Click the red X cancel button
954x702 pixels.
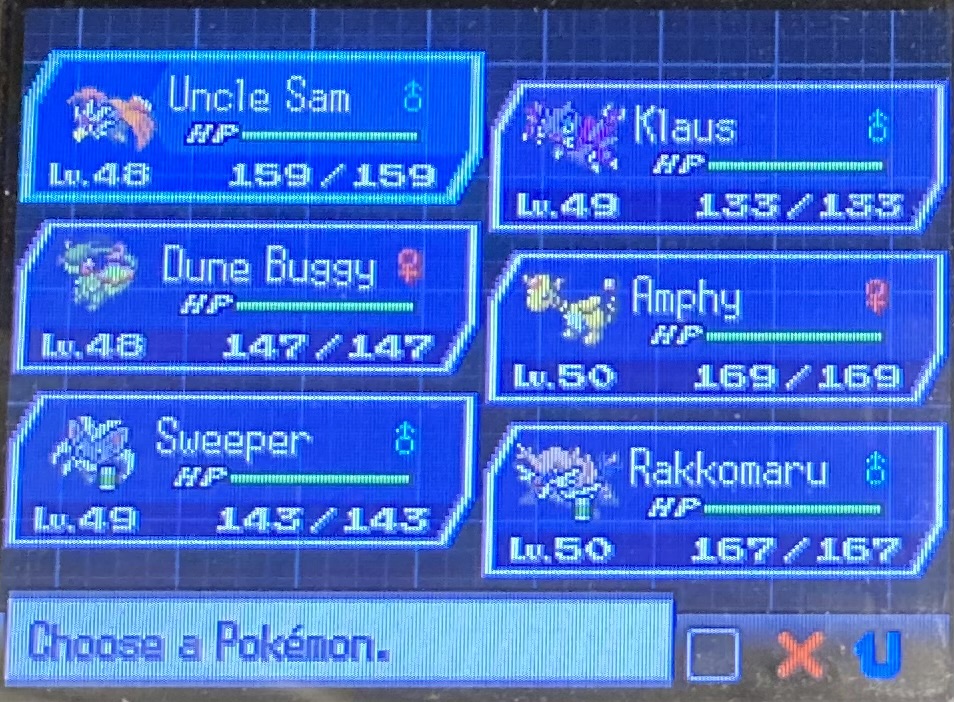(x=800, y=655)
